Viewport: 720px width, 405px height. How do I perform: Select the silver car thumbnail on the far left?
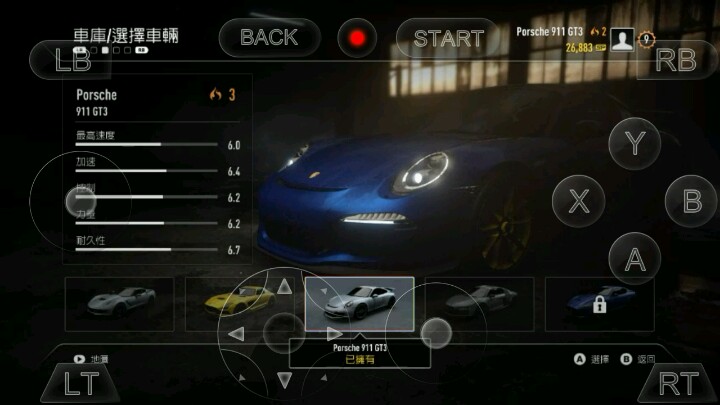[x=118, y=304]
